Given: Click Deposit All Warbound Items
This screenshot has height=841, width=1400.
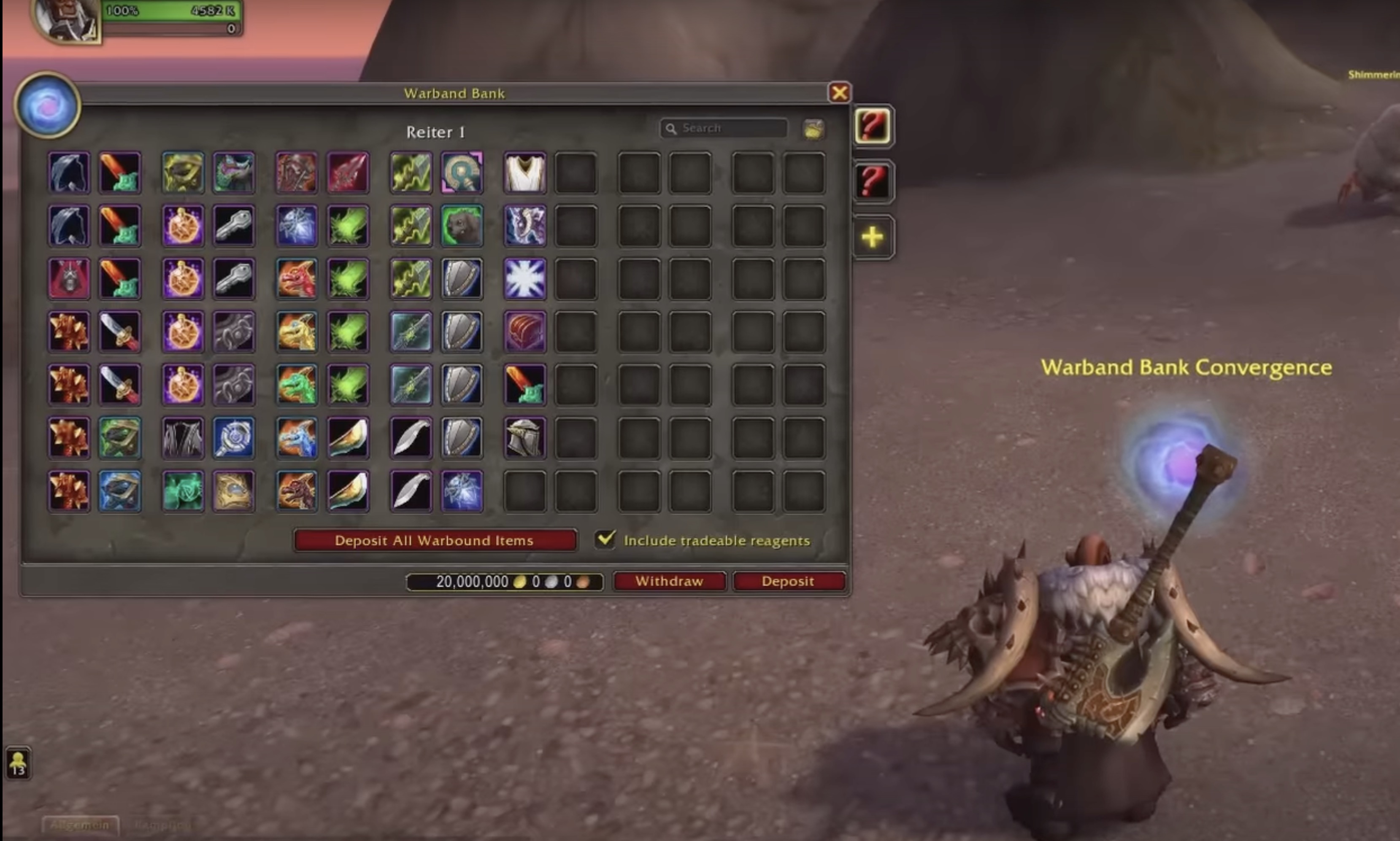Looking at the screenshot, I should [435, 540].
